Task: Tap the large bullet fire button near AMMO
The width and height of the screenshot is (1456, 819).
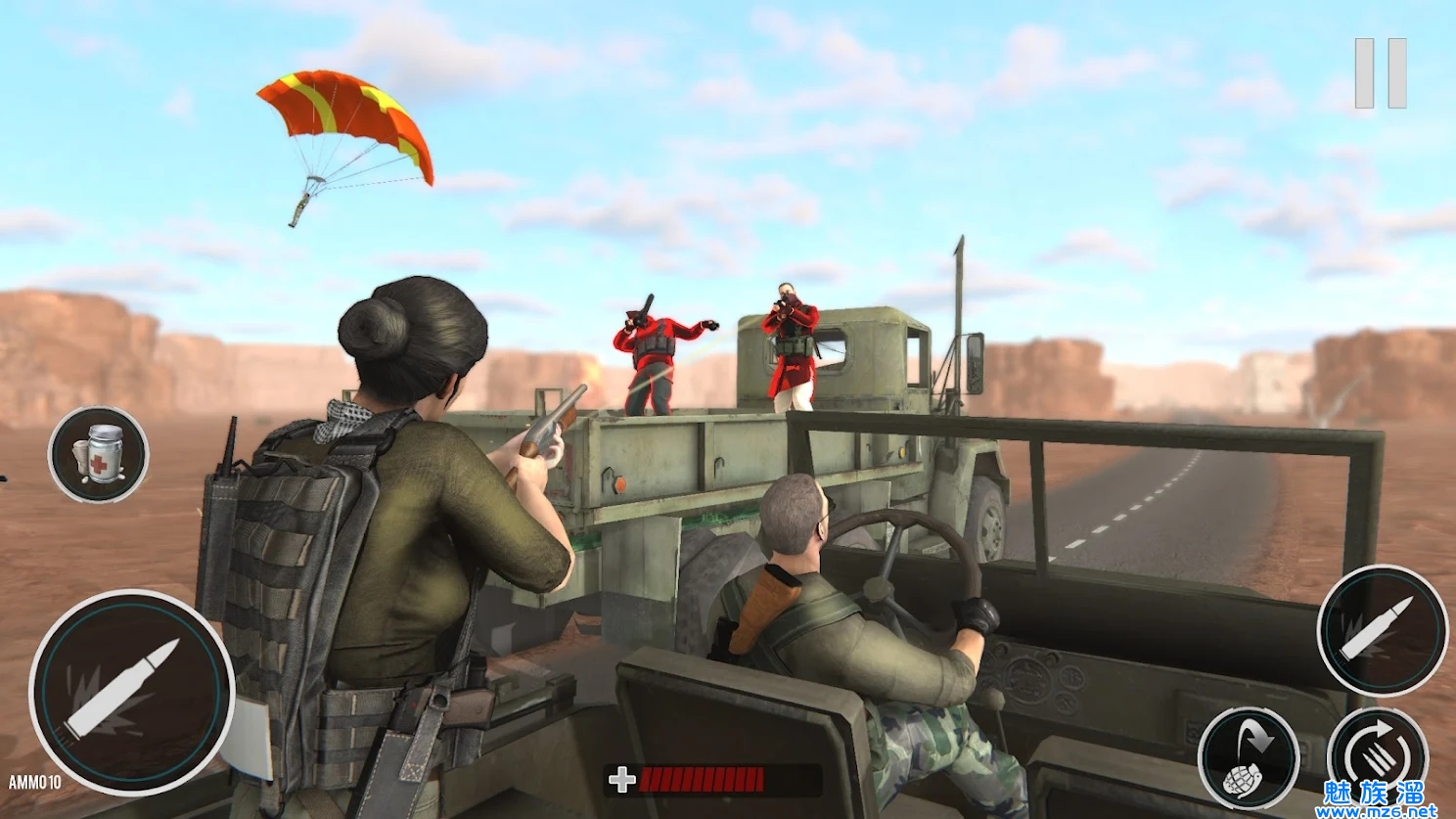Action: (x=130, y=692)
